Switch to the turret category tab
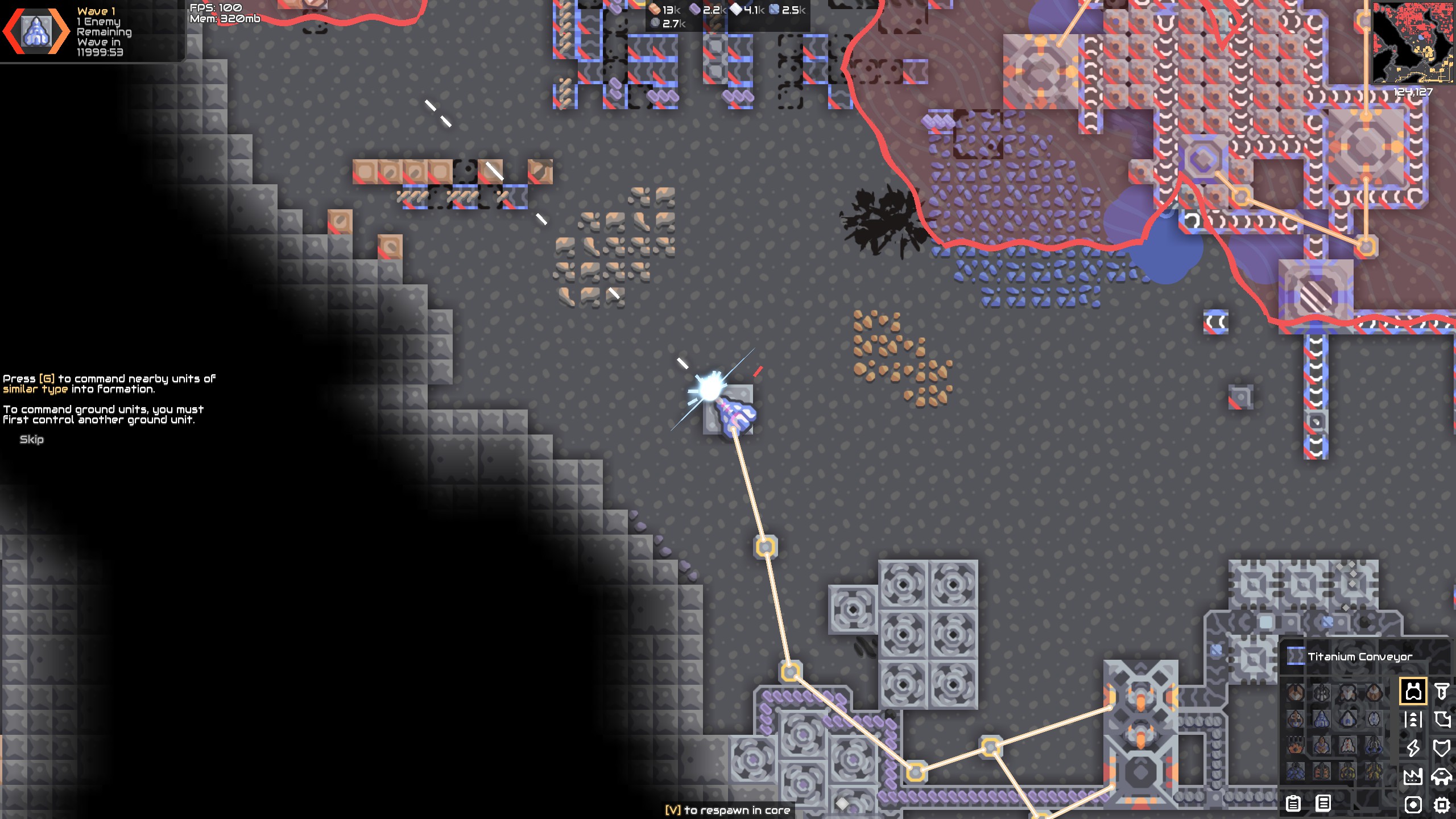Viewport: 1456px width, 819px height. pos(1413,691)
